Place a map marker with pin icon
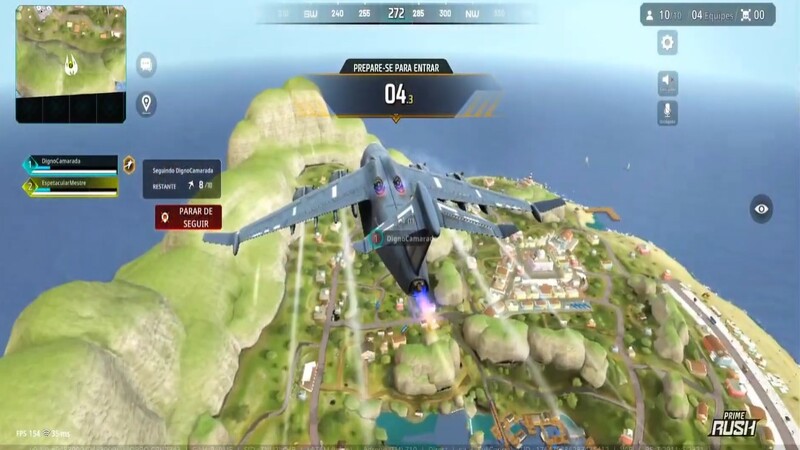Viewport: 800px width, 450px height. coord(146,104)
